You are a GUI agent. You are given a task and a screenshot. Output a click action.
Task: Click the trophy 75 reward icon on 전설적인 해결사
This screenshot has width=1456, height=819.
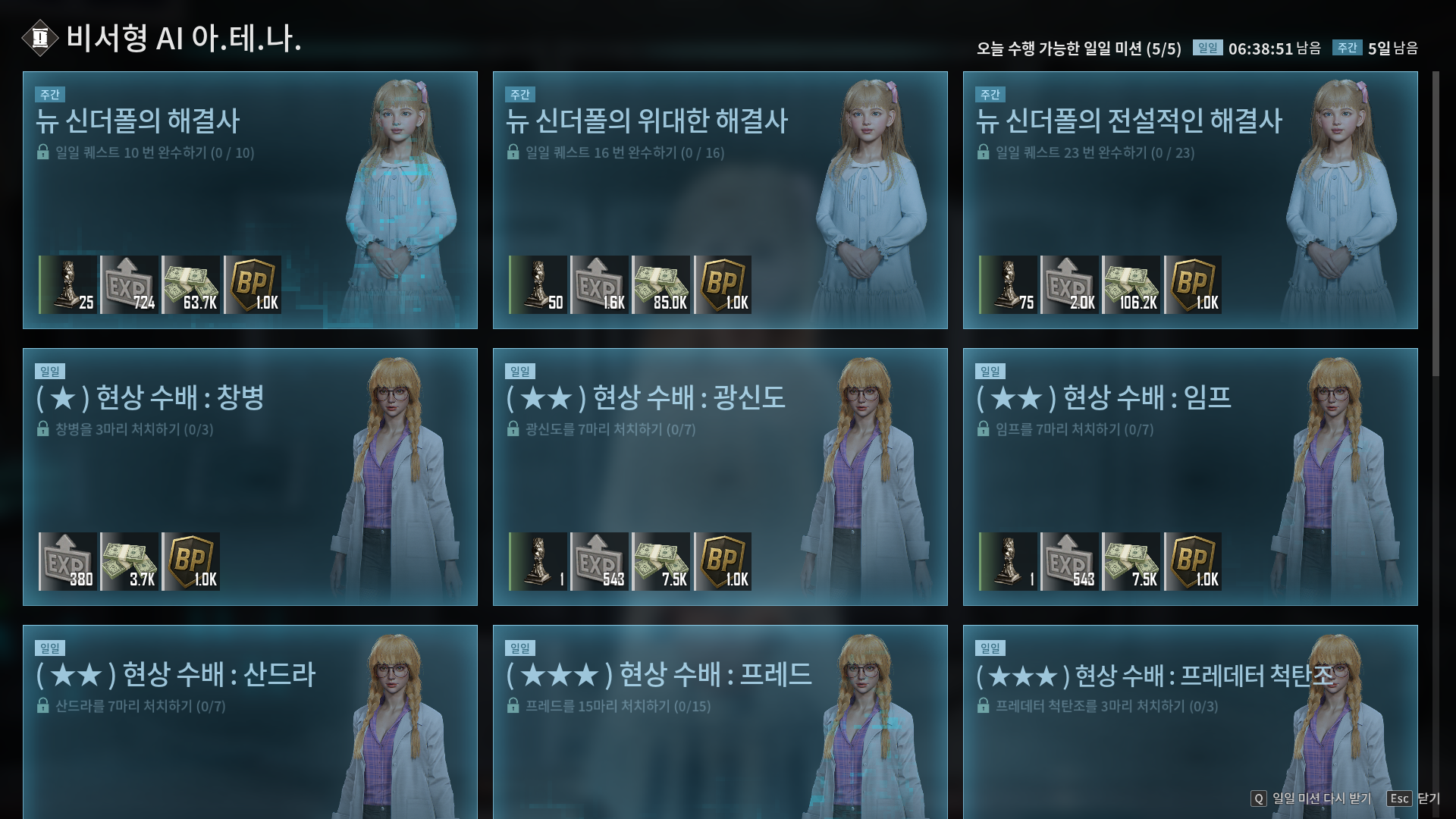(1007, 284)
